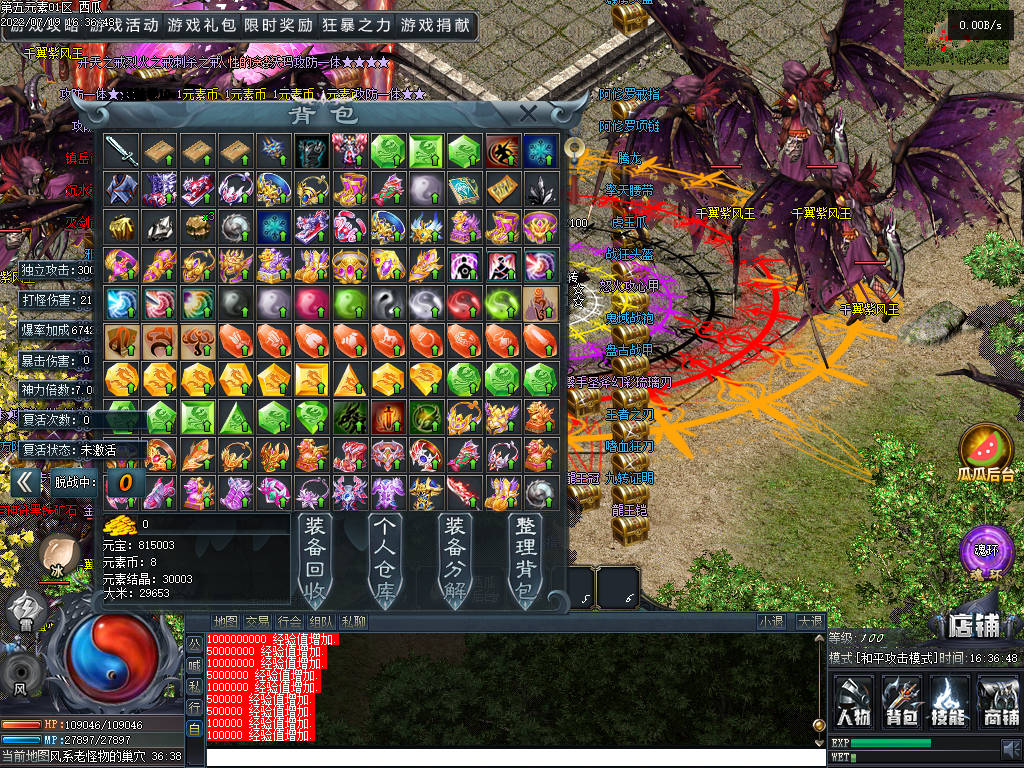Viewport: 1024px width, 768px height.
Task: Click the 装备回收 equipment recycle button
Action: [316, 559]
